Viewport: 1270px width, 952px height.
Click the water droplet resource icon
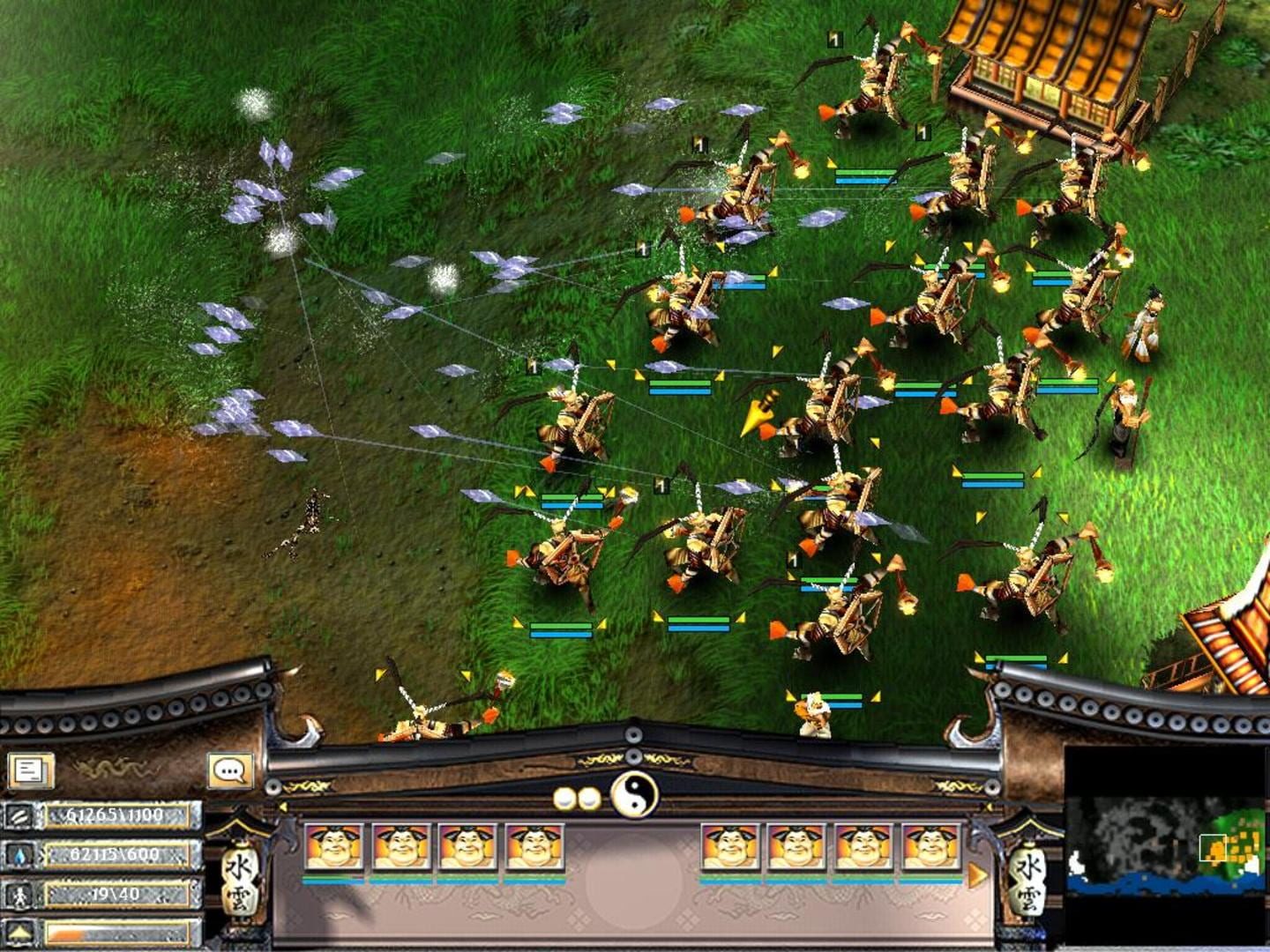(x=19, y=854)
